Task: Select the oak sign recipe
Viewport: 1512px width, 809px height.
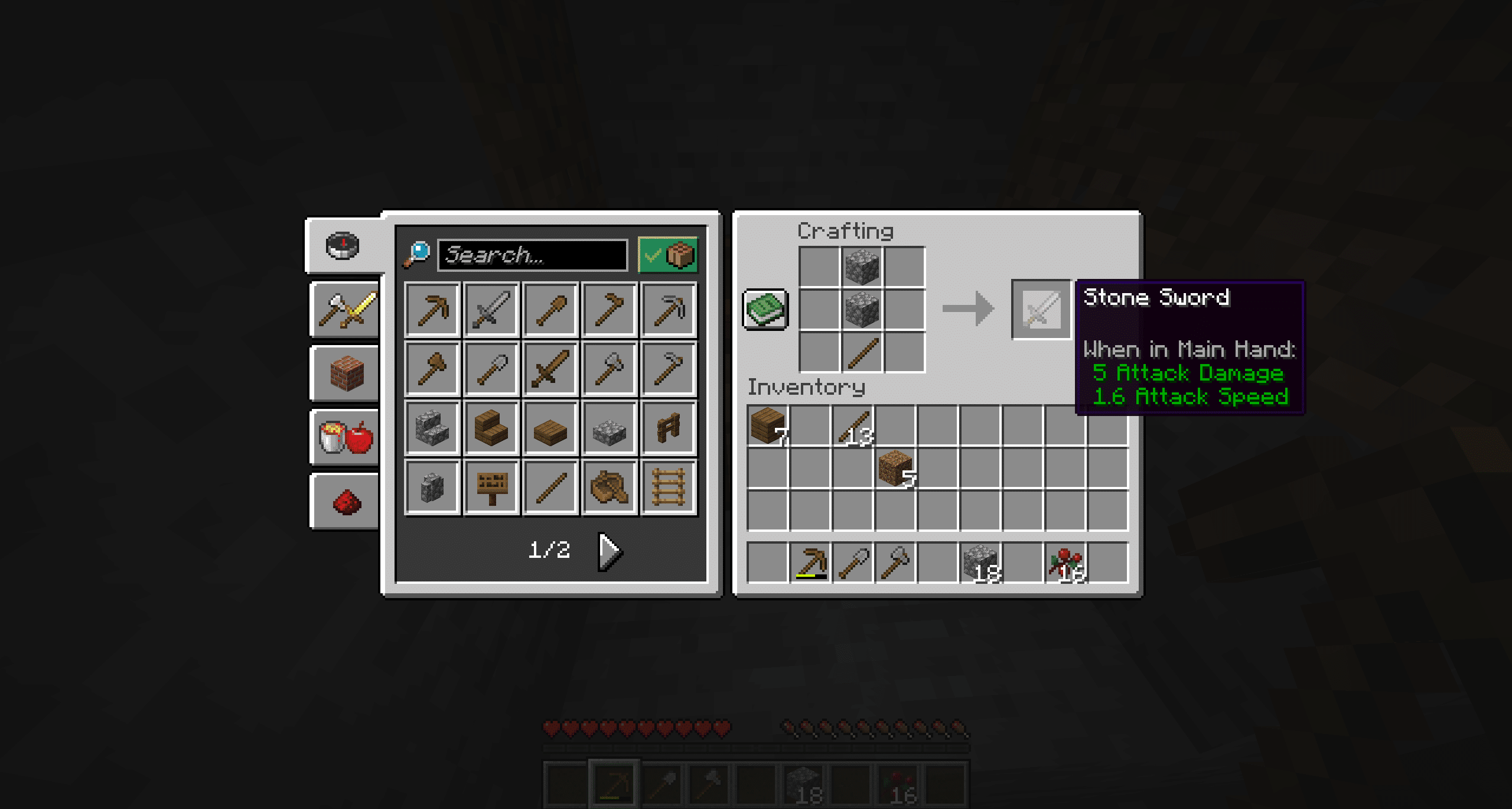Action: coord(491,488)
